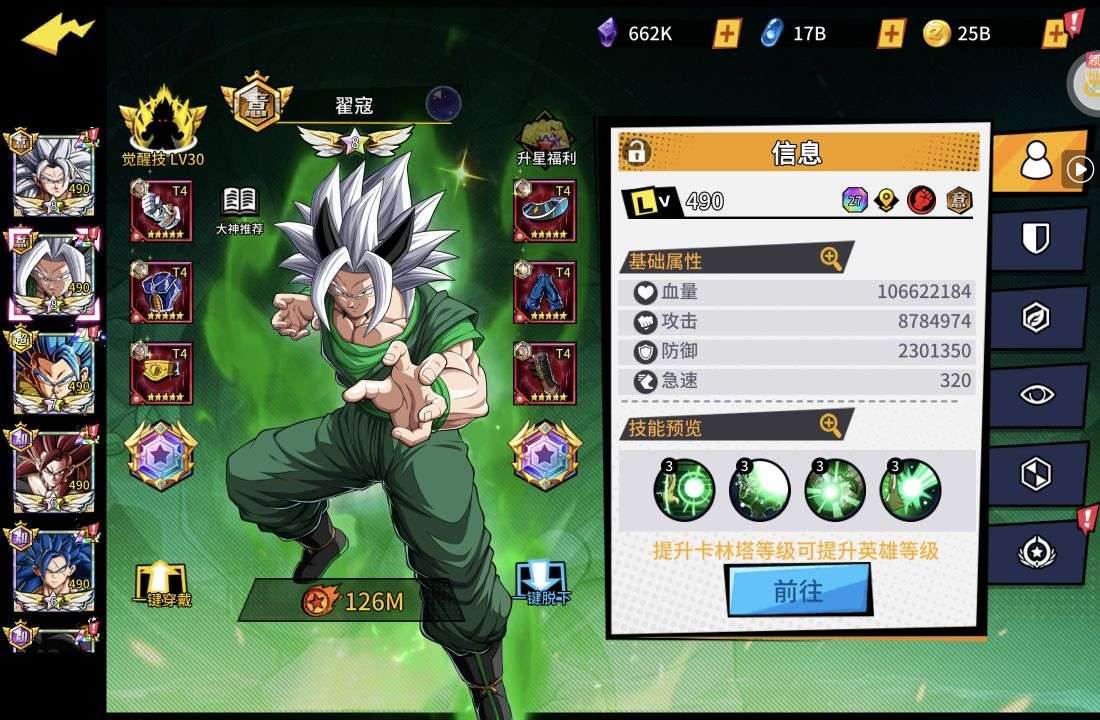Tap the 一键脱下 unequip-all button
1100x720 pixels.
point(543,583)
